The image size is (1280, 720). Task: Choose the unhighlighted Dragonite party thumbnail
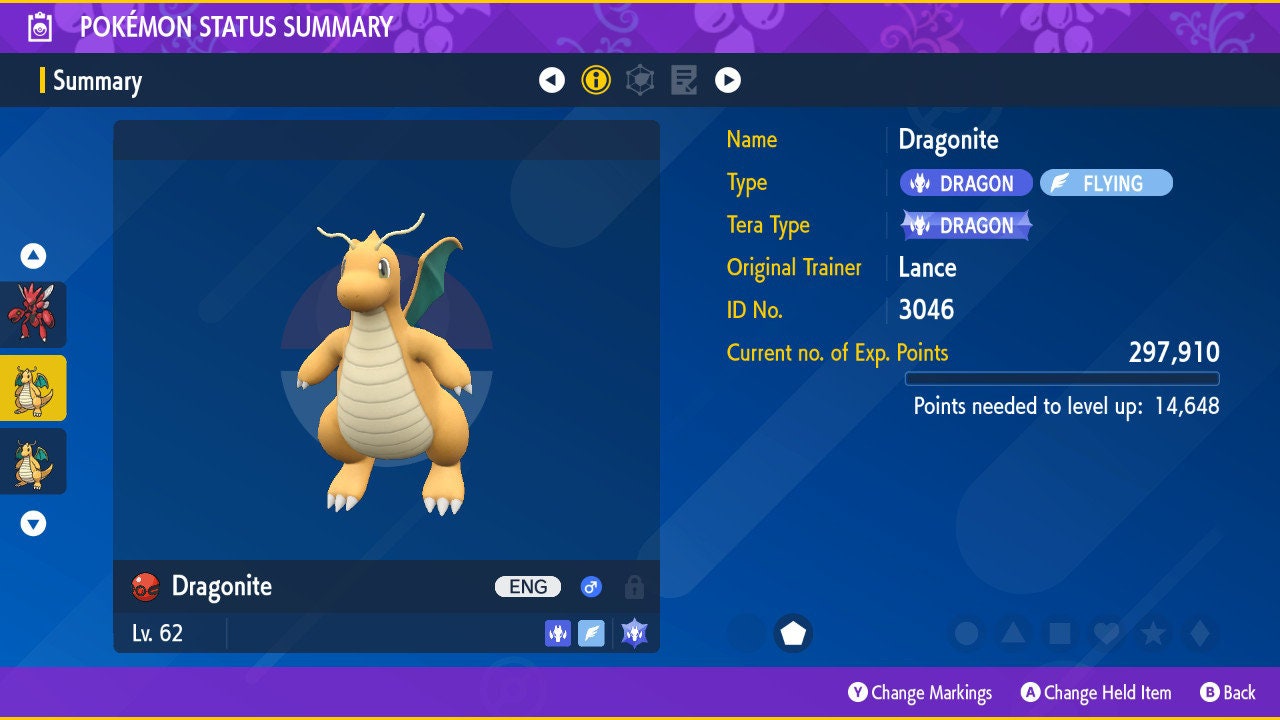tap(33, 461)
